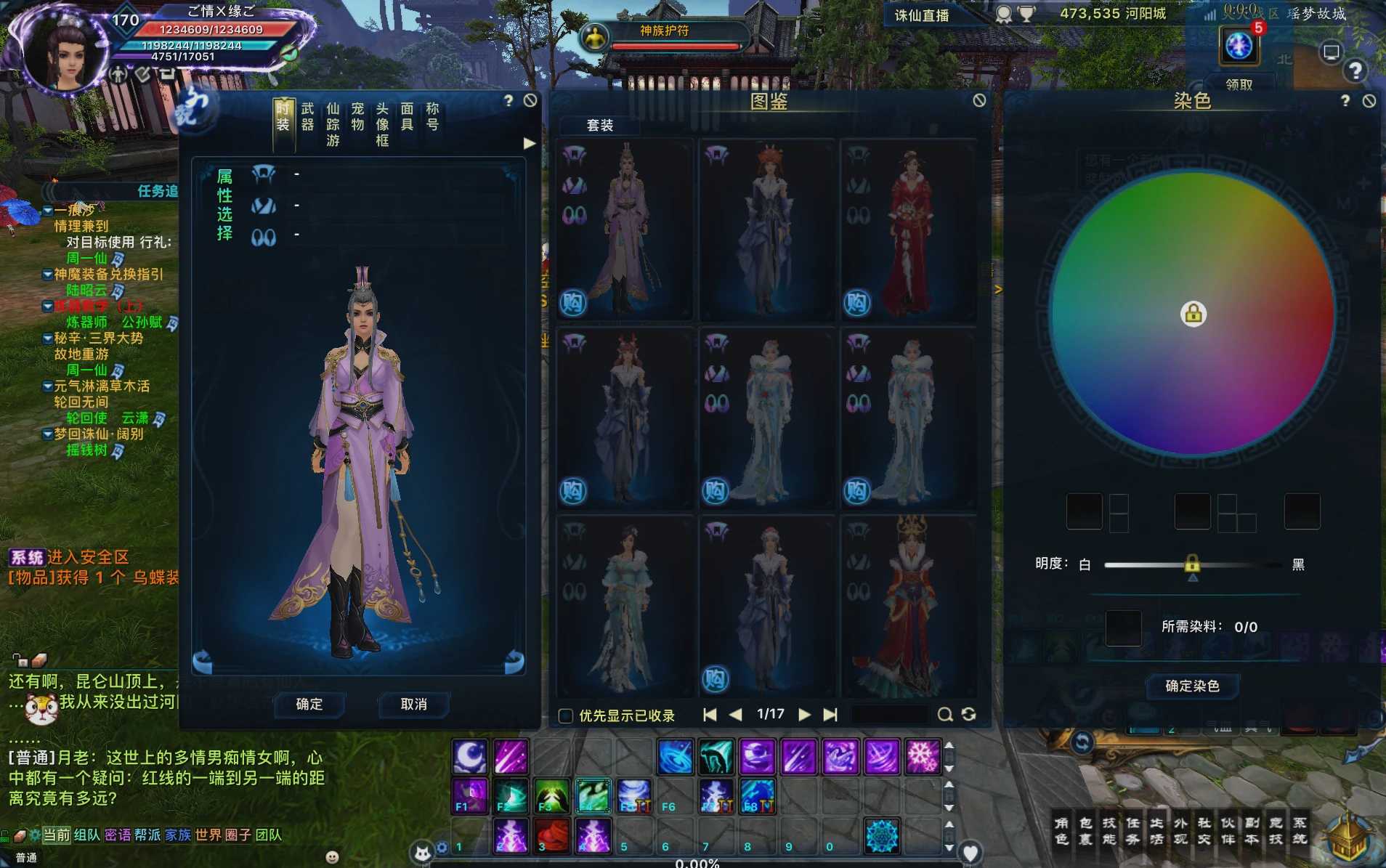Cancel wardrobe changes with 取消
Viewport: 1386px width, 868px height.
pyautogui.click(x=413, y=704)
